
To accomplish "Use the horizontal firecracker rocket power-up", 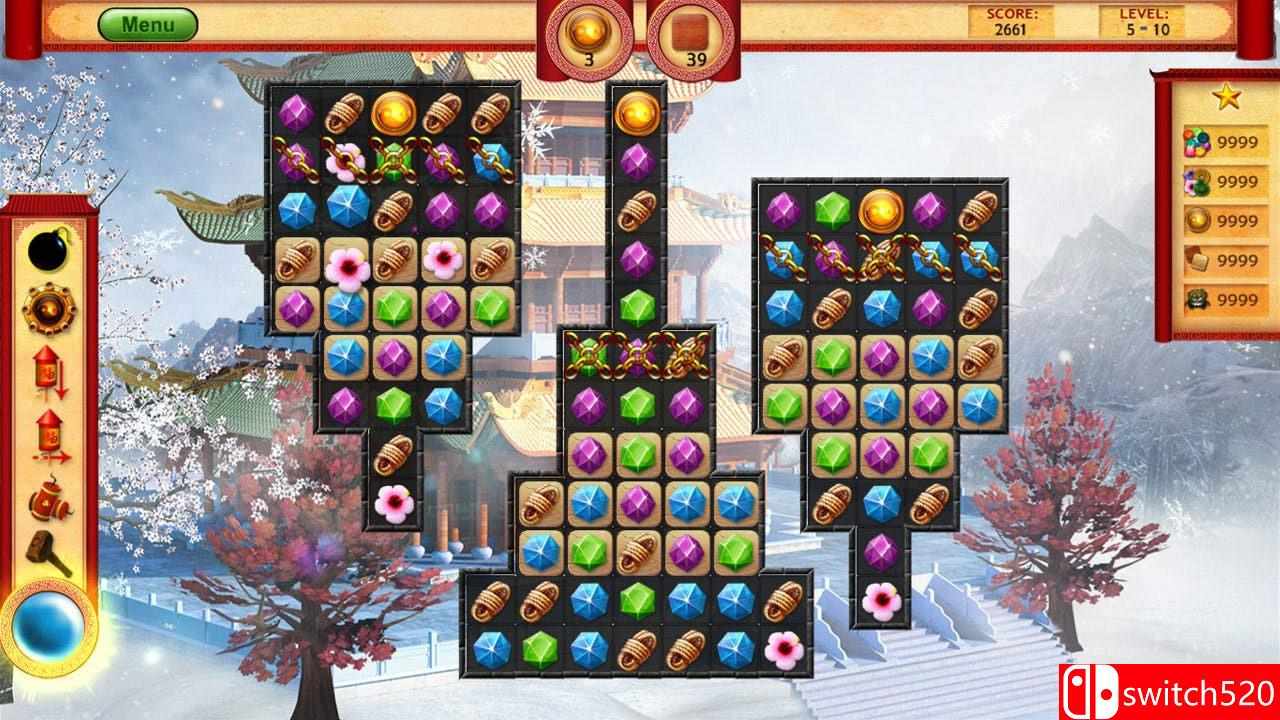I will tap(48, 432).
